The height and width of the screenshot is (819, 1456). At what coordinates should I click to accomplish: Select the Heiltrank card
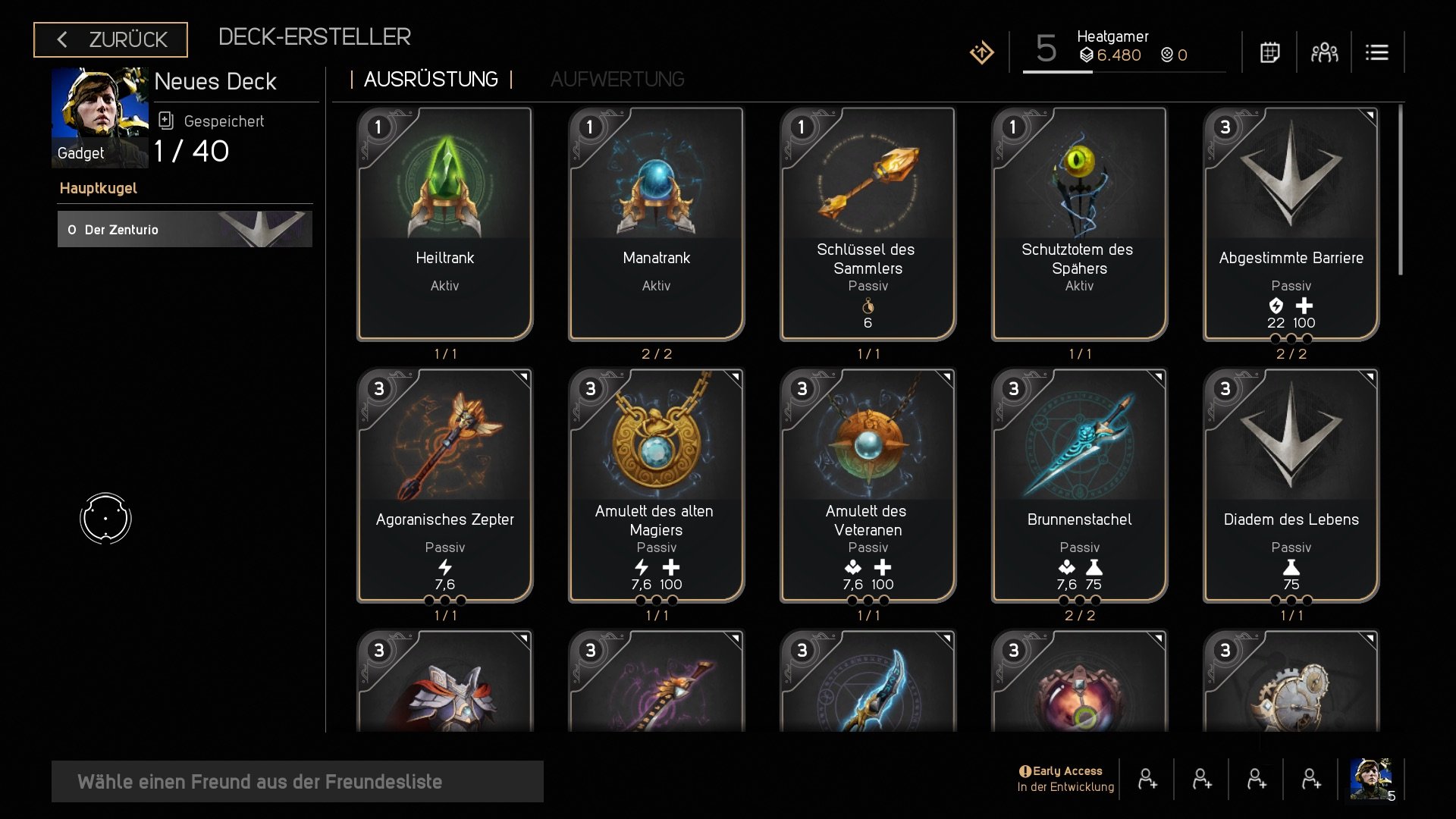(x=444, y=224)
